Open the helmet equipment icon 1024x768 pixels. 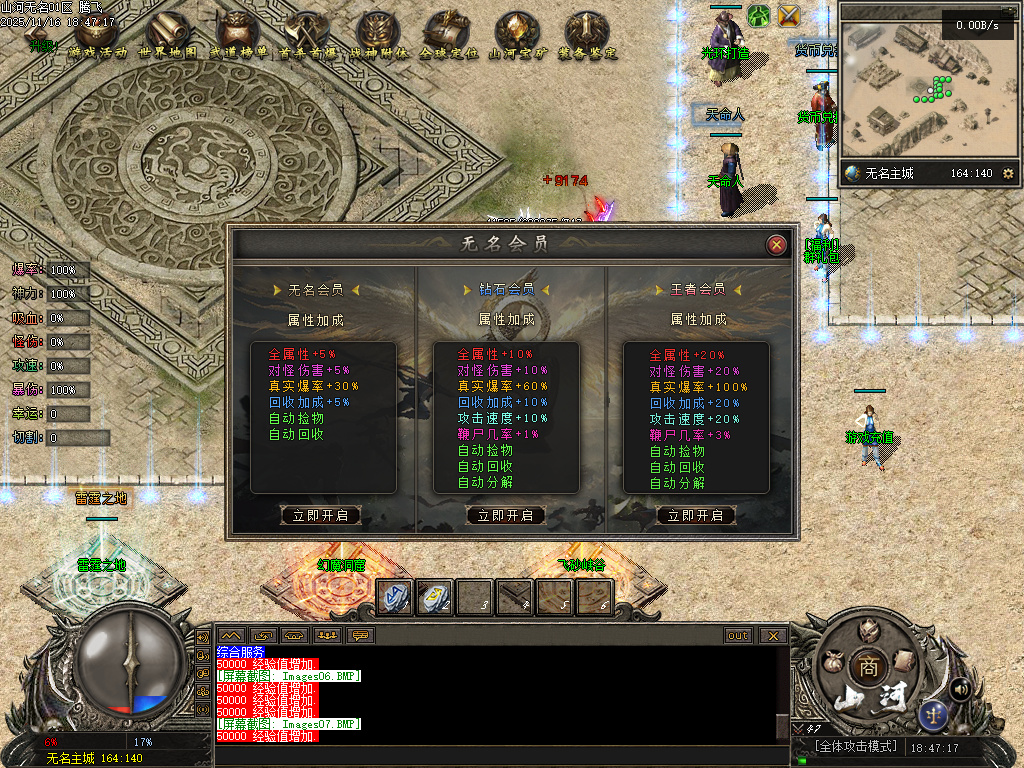868,629
